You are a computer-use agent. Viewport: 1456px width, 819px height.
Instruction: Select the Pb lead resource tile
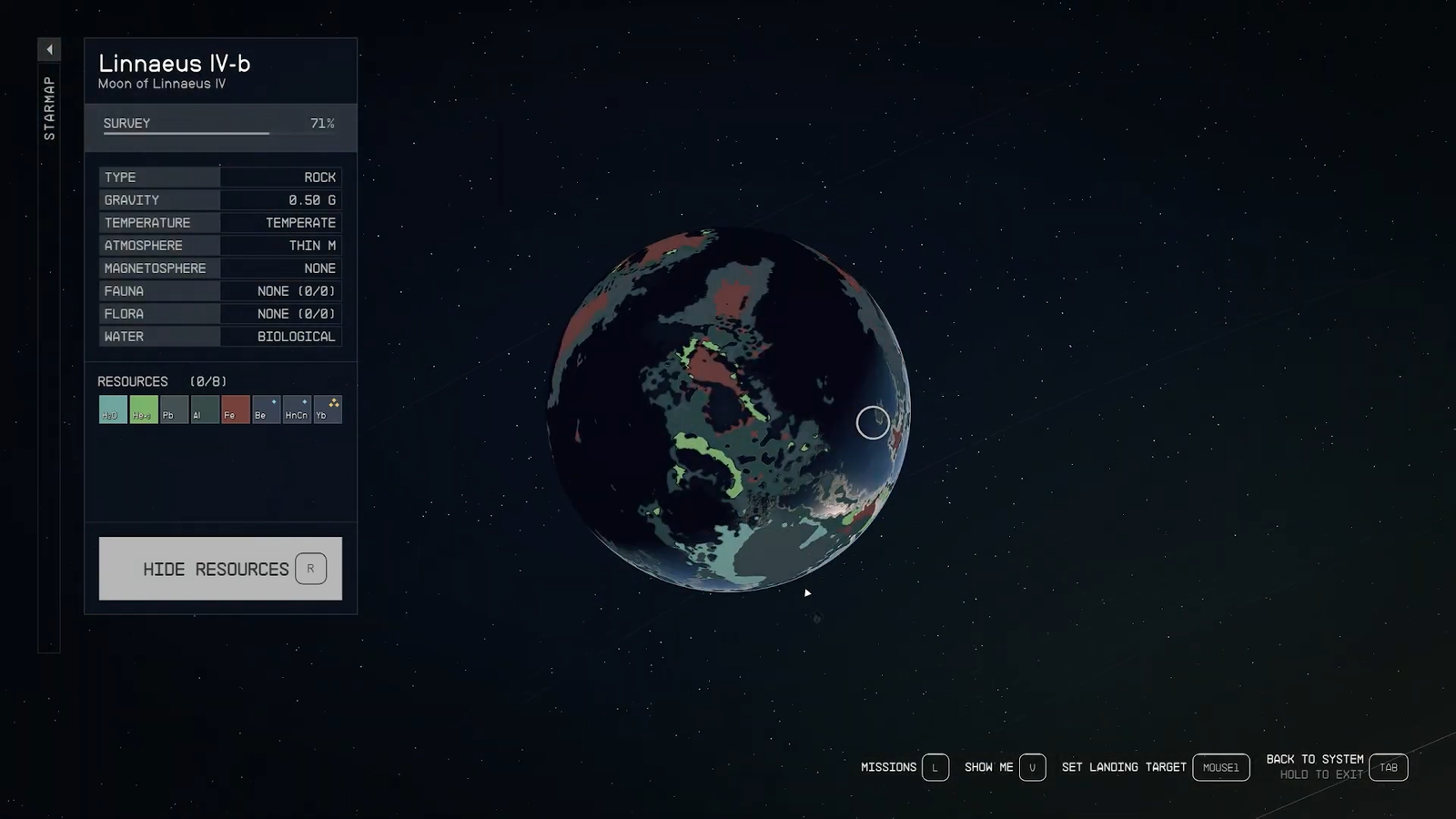(x=174, y=409)
